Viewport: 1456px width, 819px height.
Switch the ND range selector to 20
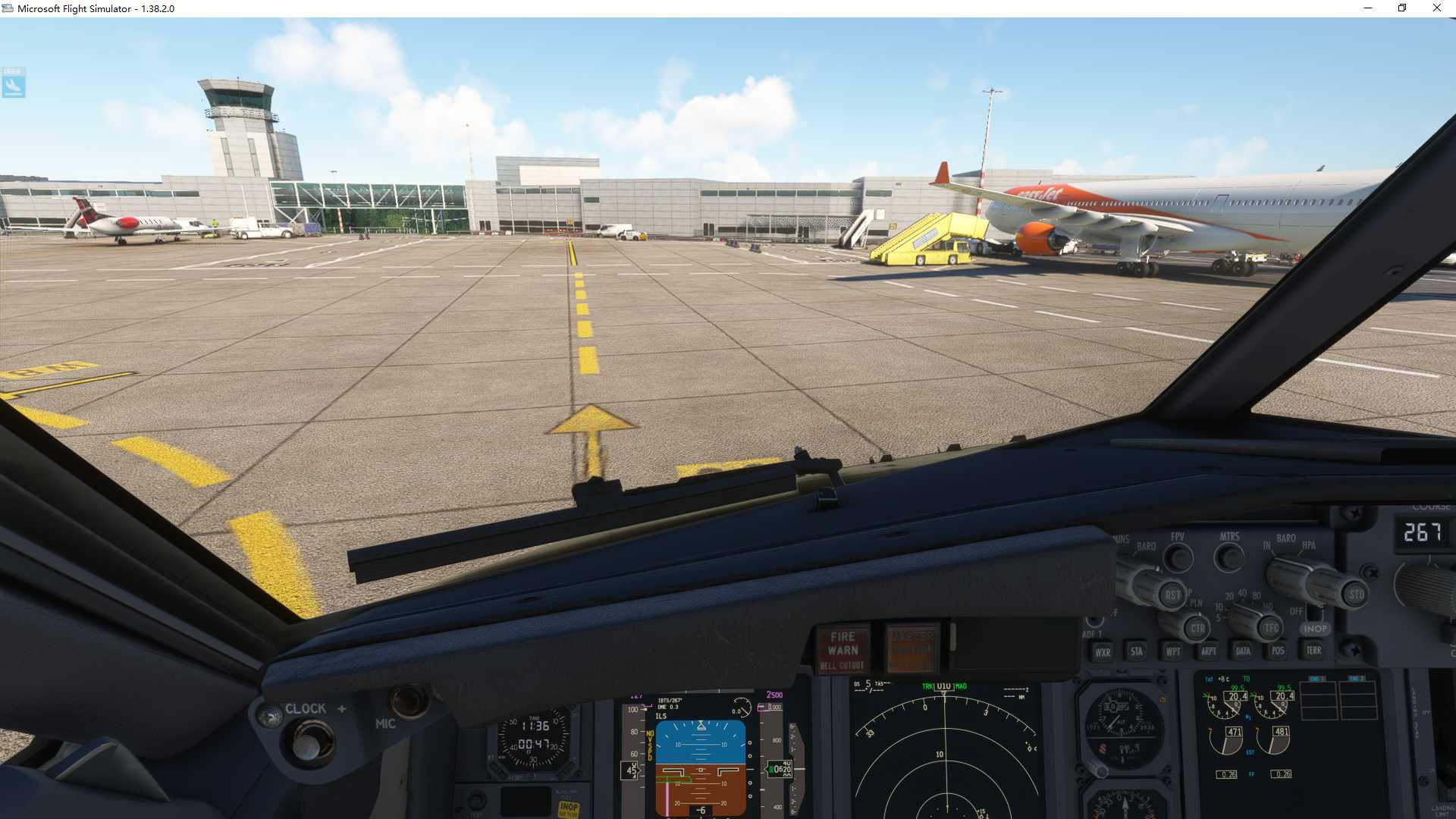pos(1229,595)
